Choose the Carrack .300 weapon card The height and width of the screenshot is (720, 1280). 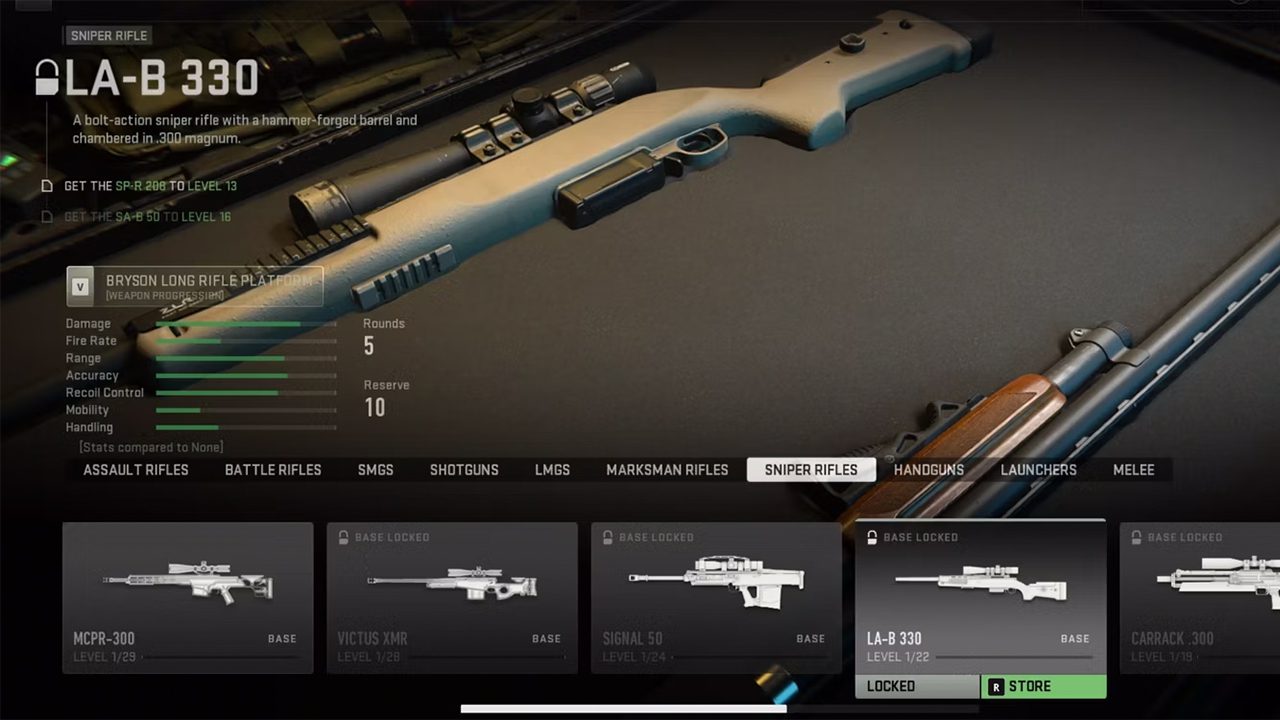tap(1200, 597)
